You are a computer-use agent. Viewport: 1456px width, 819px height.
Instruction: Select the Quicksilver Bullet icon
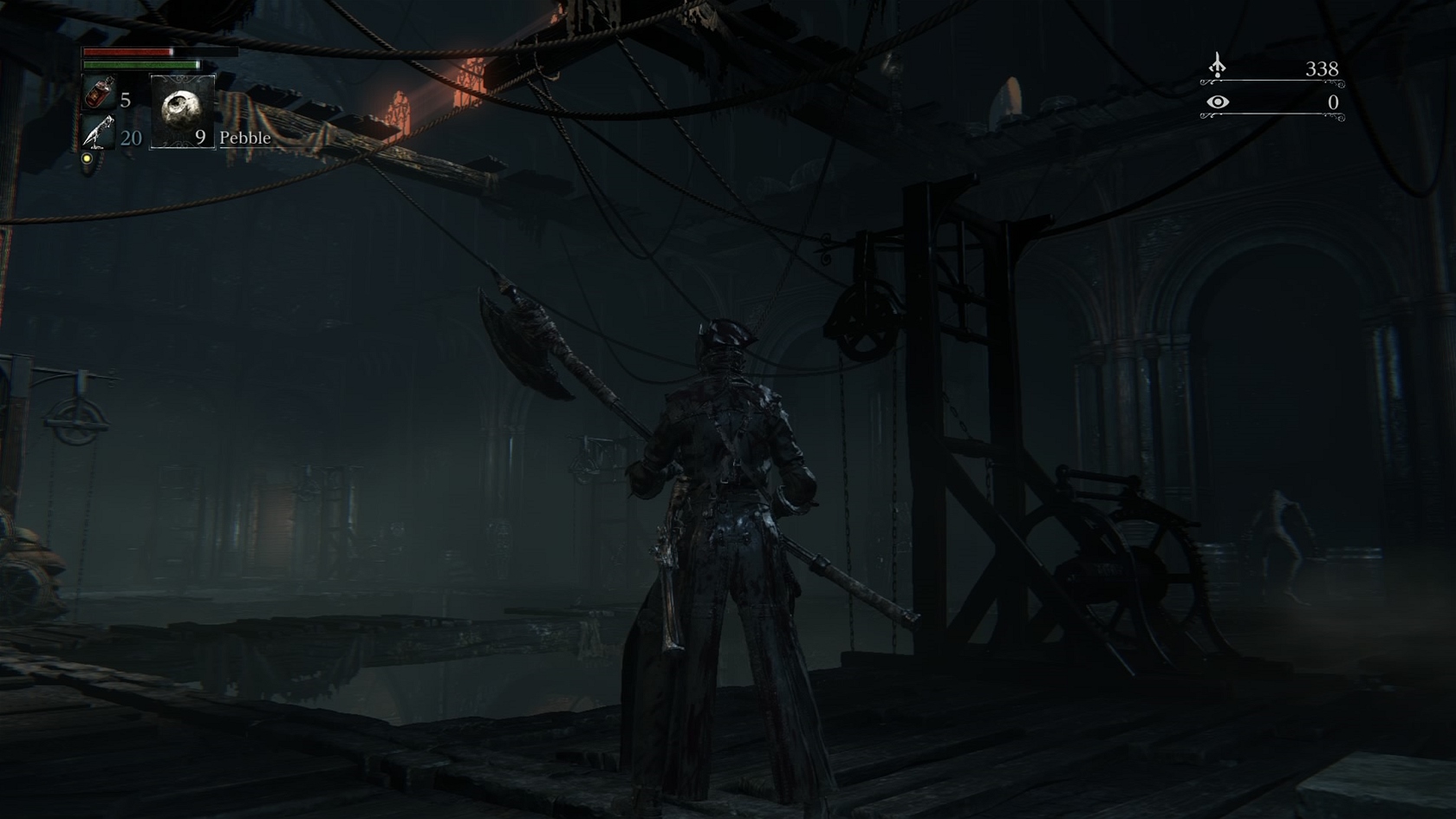point(99,133)
